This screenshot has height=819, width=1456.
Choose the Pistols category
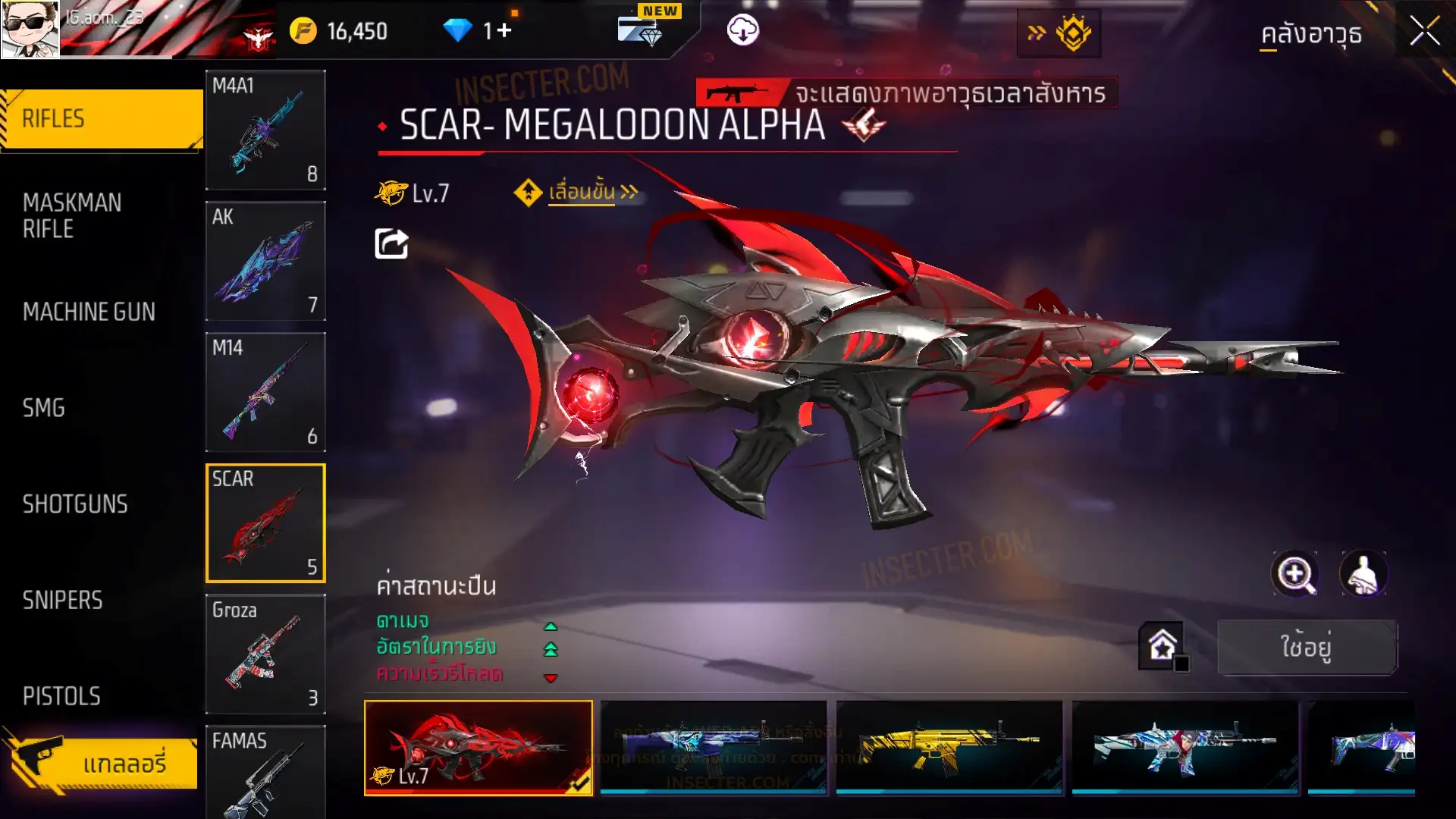pyautogui.click(x=61, y=696)
